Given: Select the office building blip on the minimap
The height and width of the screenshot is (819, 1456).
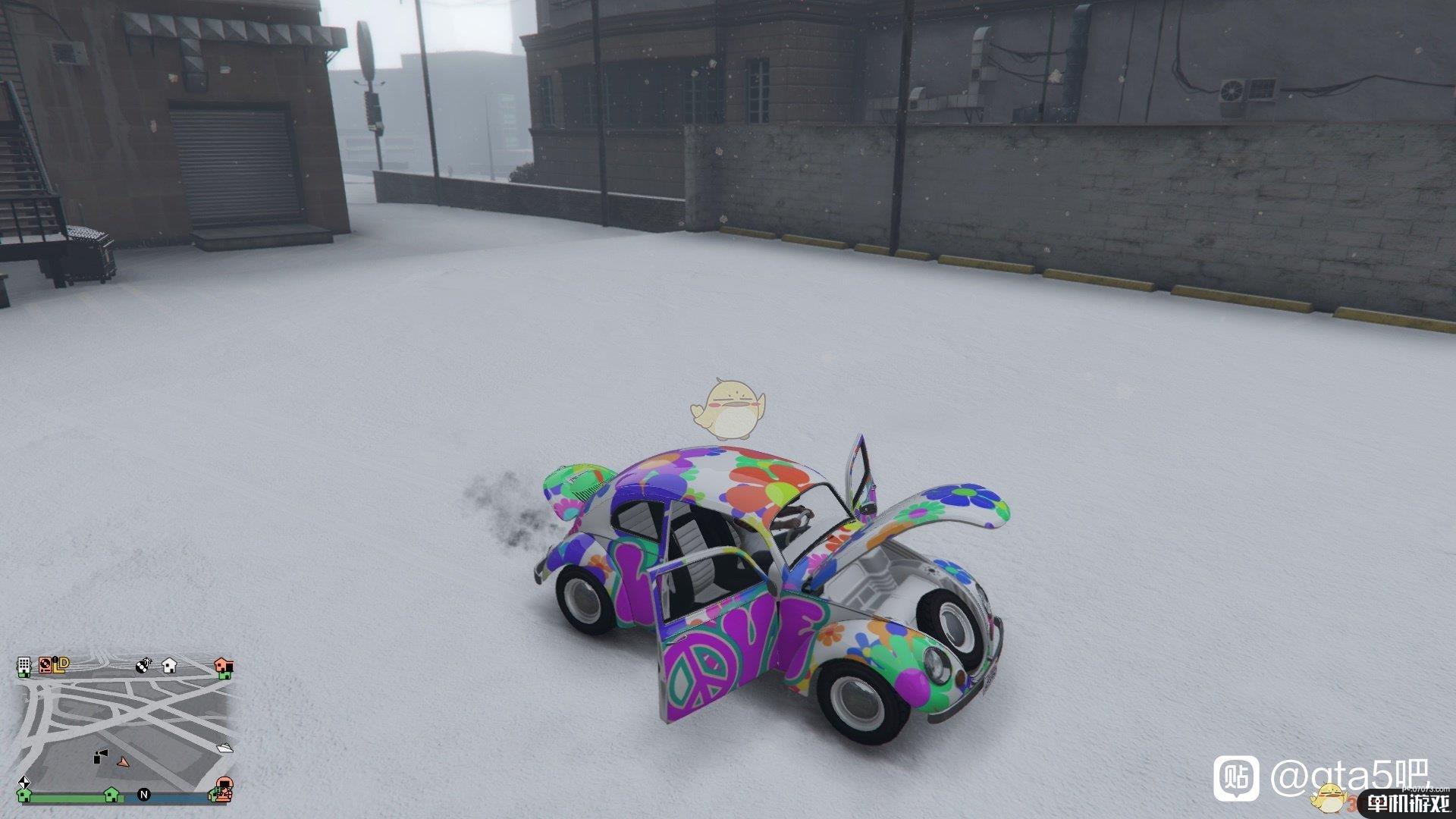Looking at the screenshot, I should (x=24, y=665).
